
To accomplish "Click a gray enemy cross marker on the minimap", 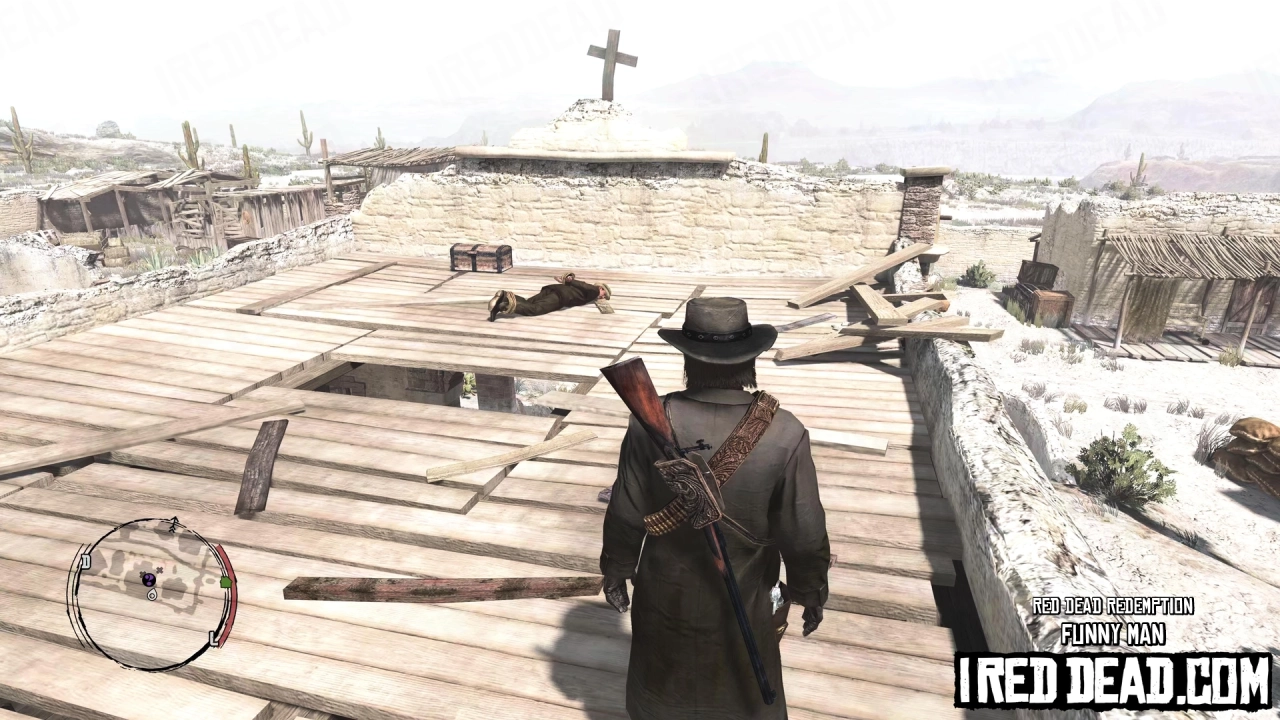I will pos(160,570).
